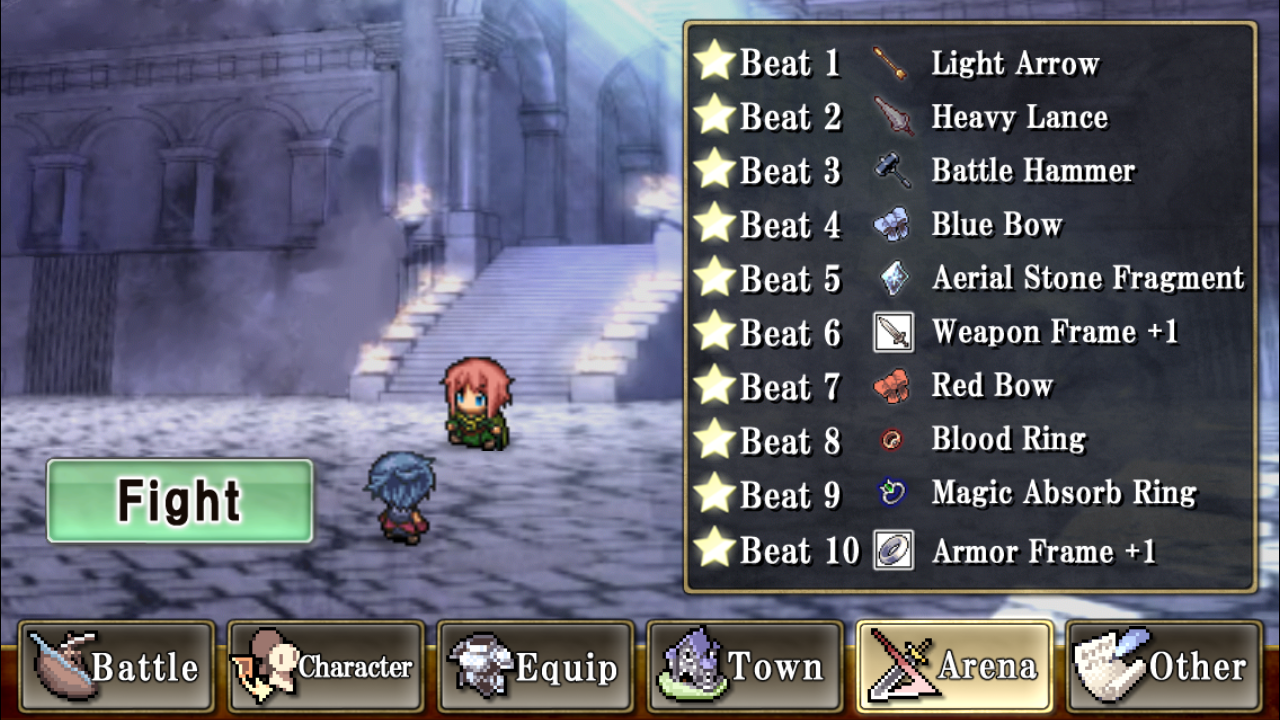Click the green Fight button
Image resolution: width=1280 pixels, height=720 pixels.
tap(180, 501)
